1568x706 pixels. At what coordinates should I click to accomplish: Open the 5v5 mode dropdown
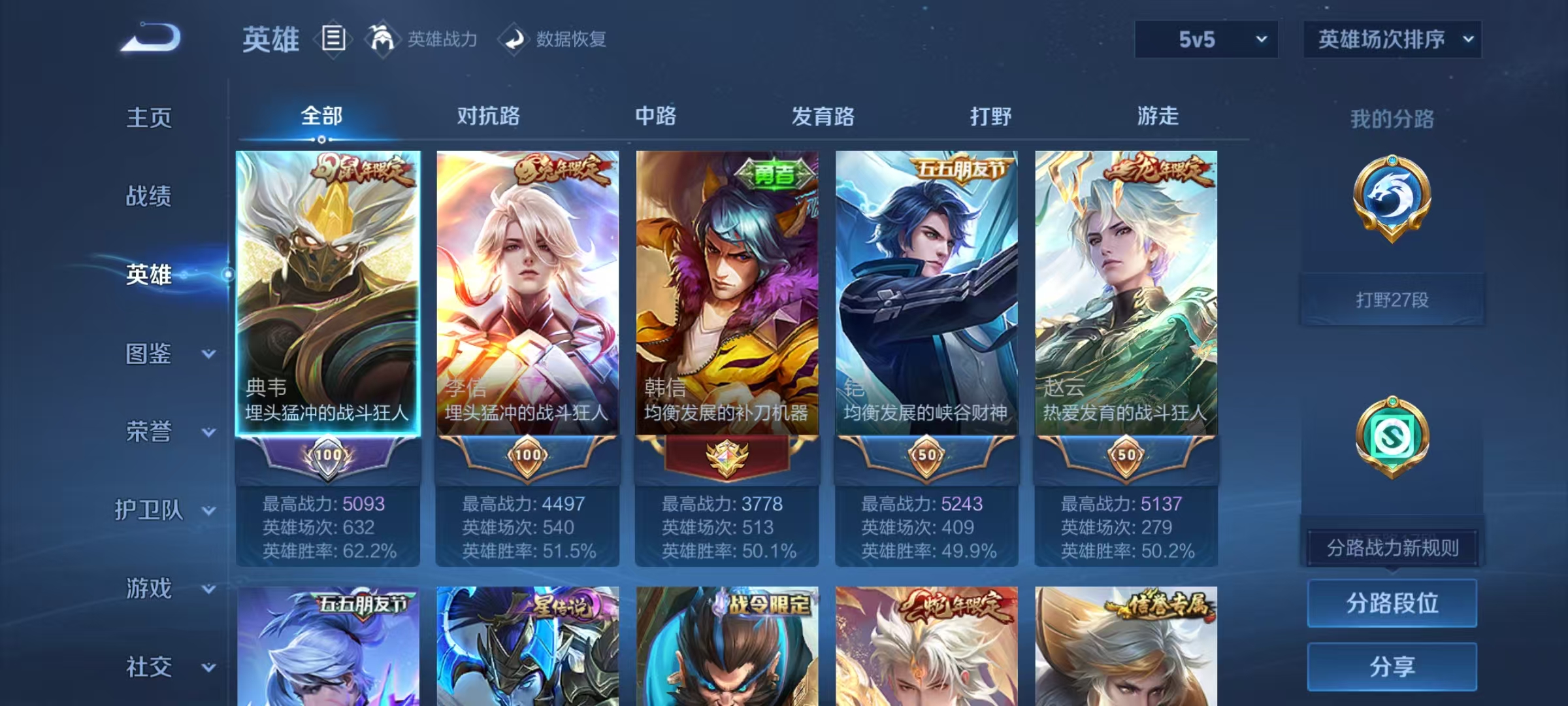pyautogui.click(x=1205, y=39)
